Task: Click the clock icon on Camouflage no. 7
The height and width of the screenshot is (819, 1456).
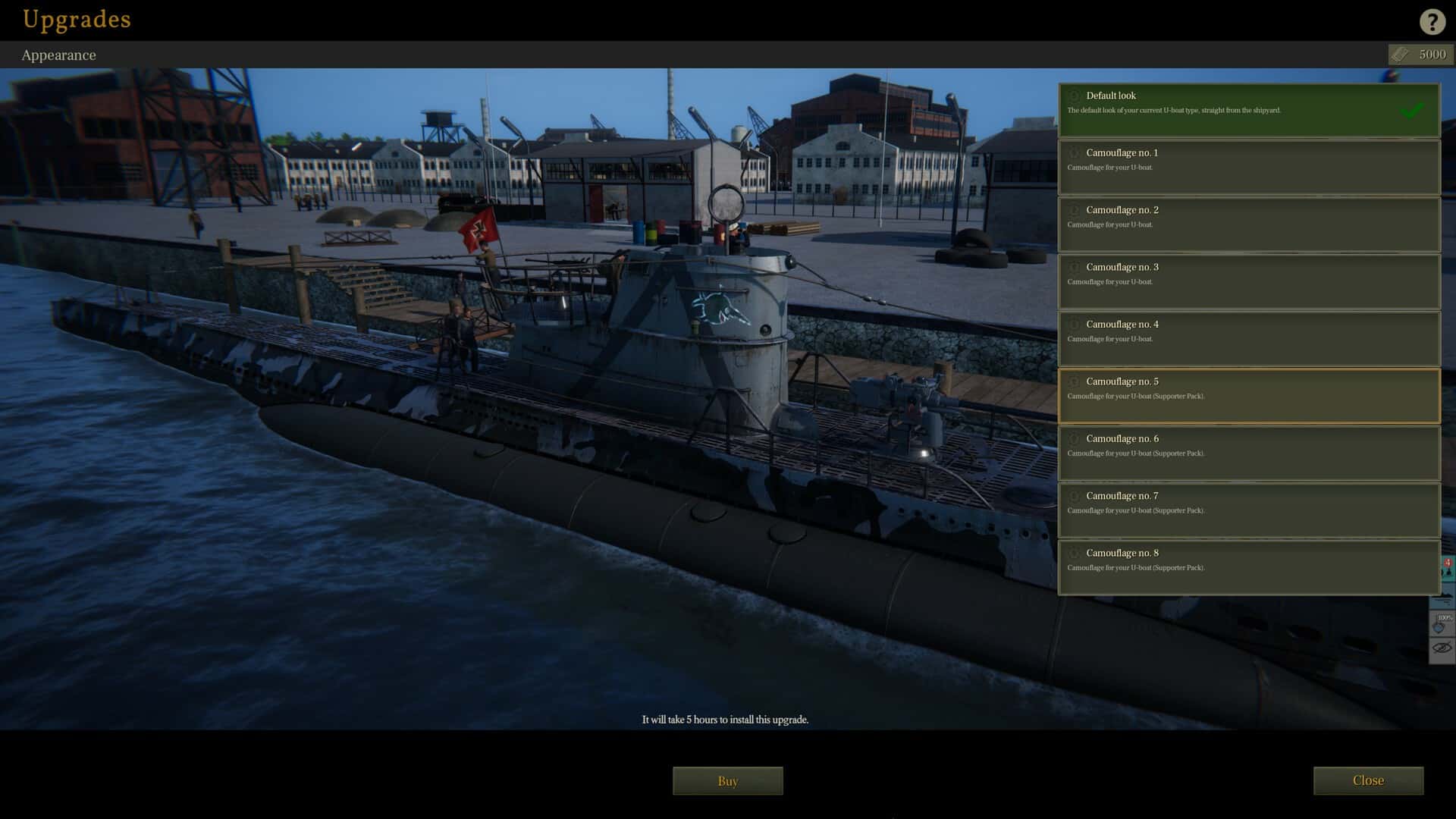Action: pyautogui.click(x=1074, y=496)
